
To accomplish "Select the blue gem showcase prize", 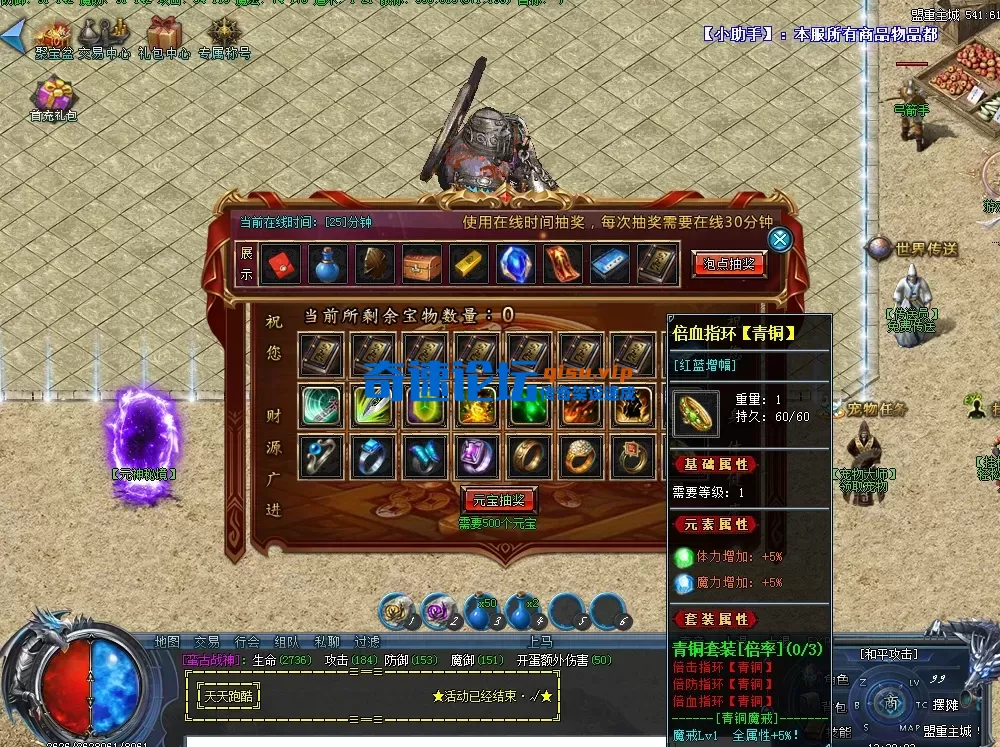I will coord(515,264).
